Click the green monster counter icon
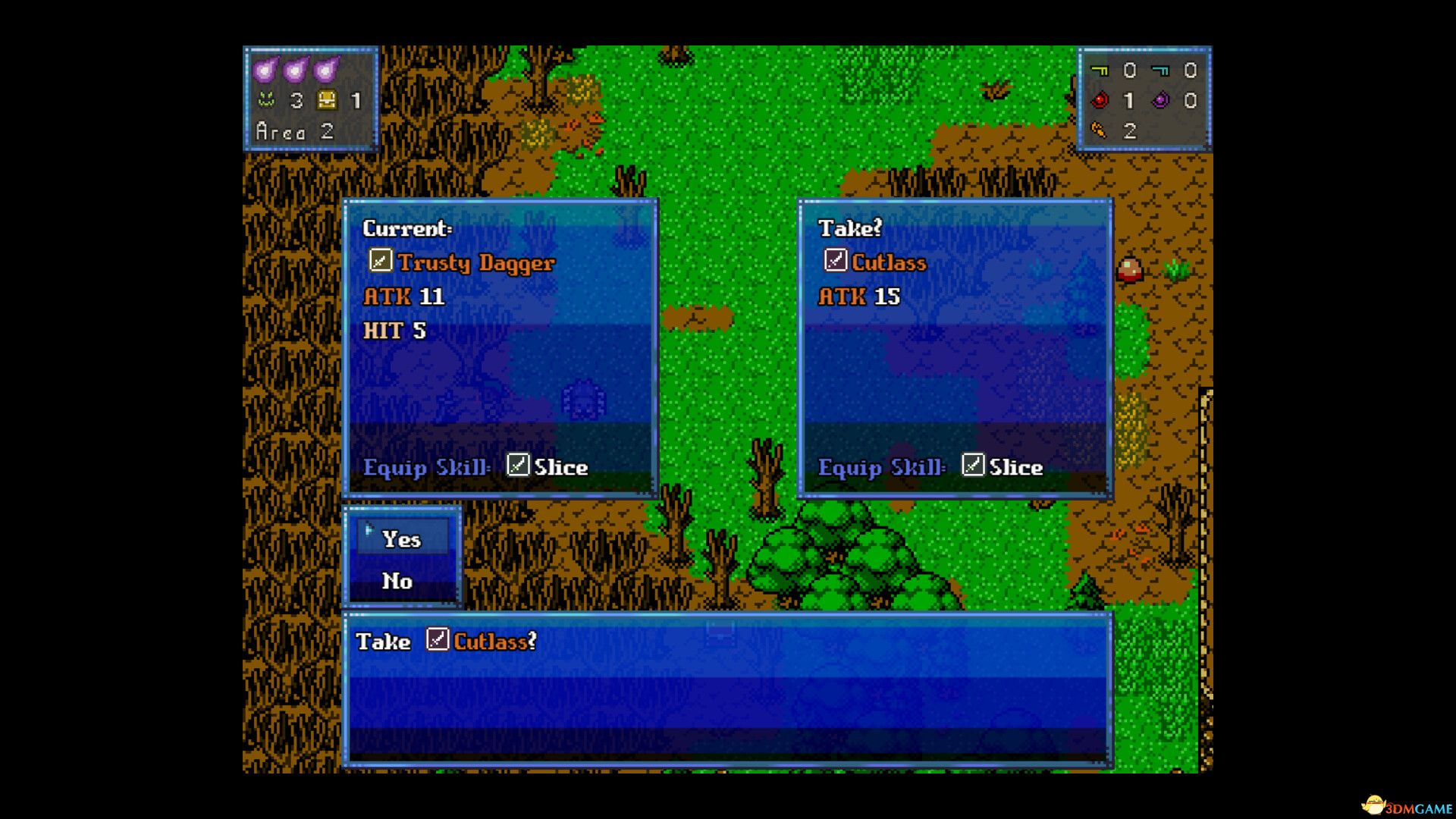 pos(266,99)
